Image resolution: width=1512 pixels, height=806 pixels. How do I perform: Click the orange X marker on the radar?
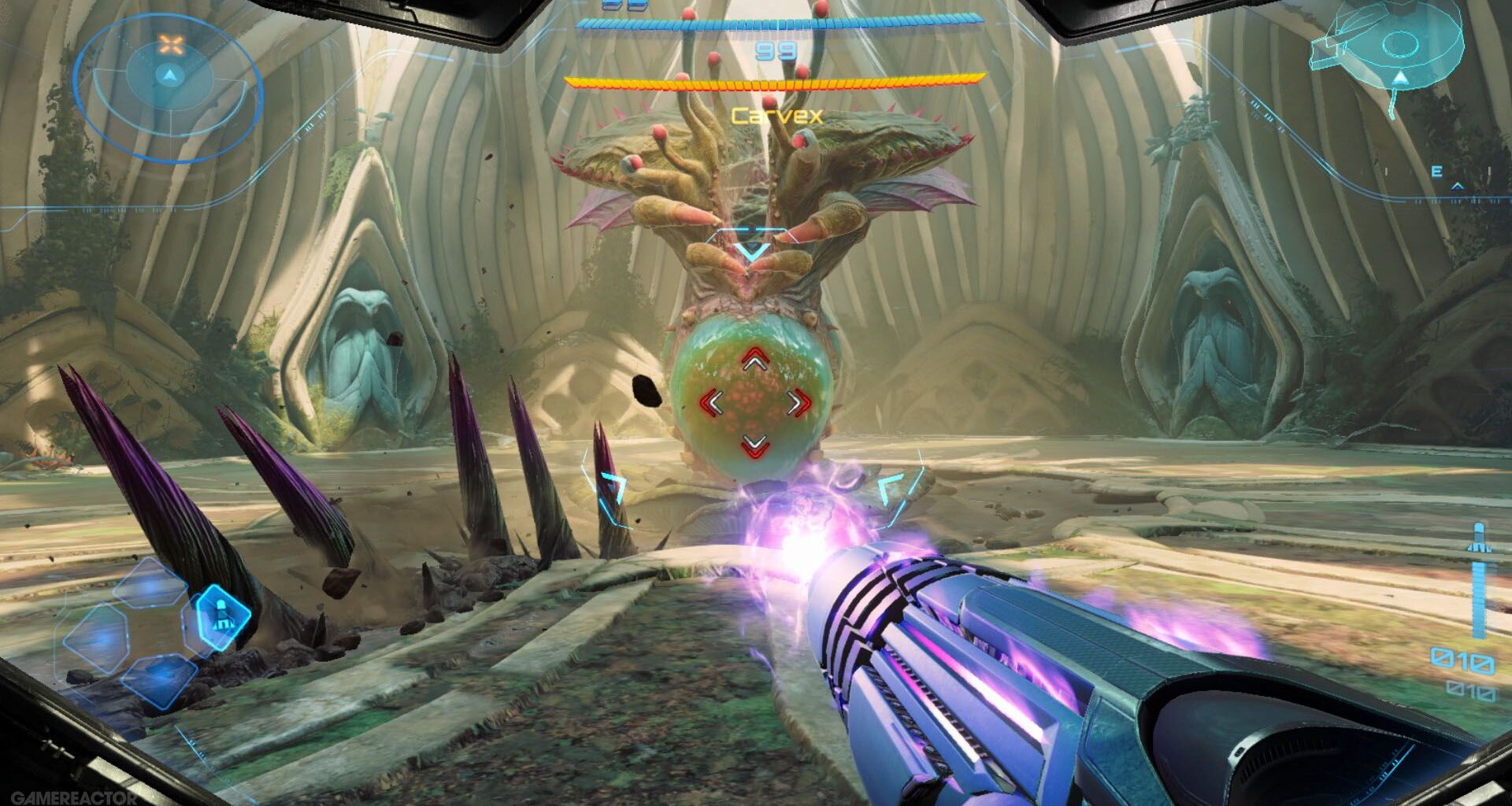[172, 44]
